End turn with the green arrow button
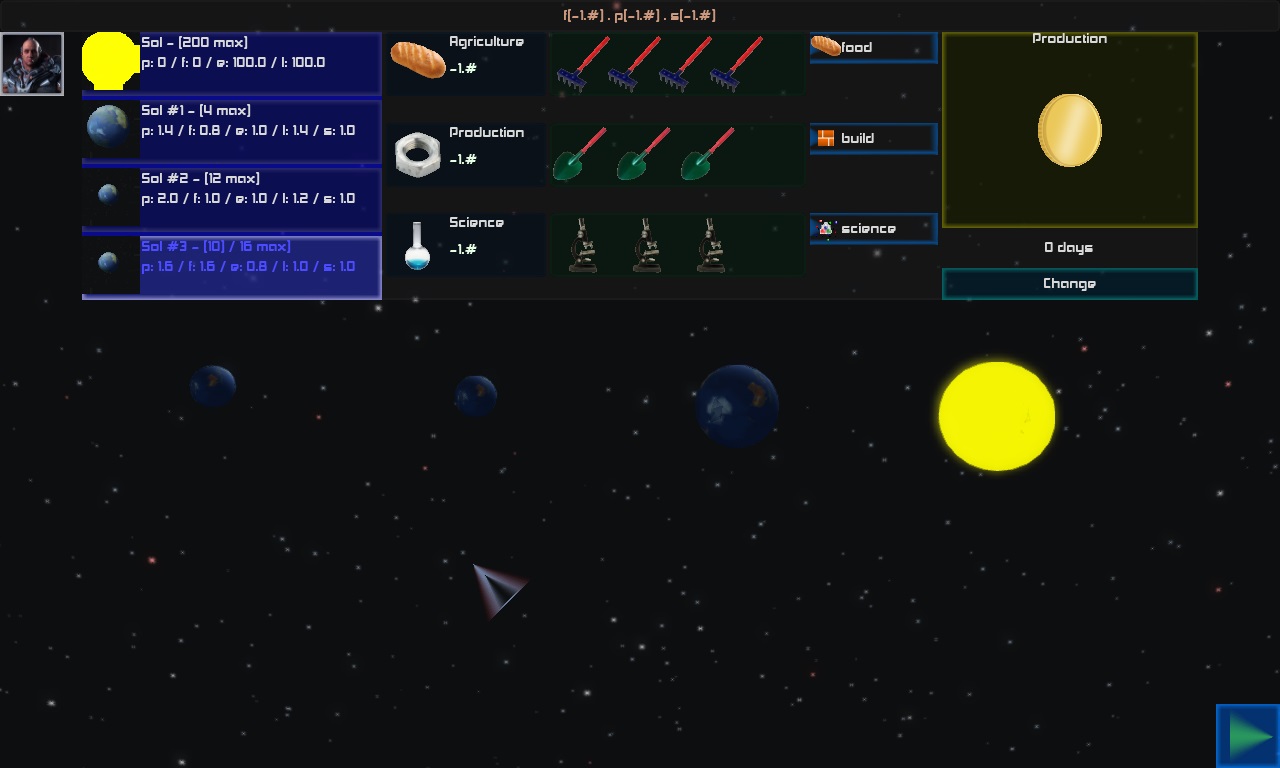Screen dimensions: 1280x768 pos(1248,736)
